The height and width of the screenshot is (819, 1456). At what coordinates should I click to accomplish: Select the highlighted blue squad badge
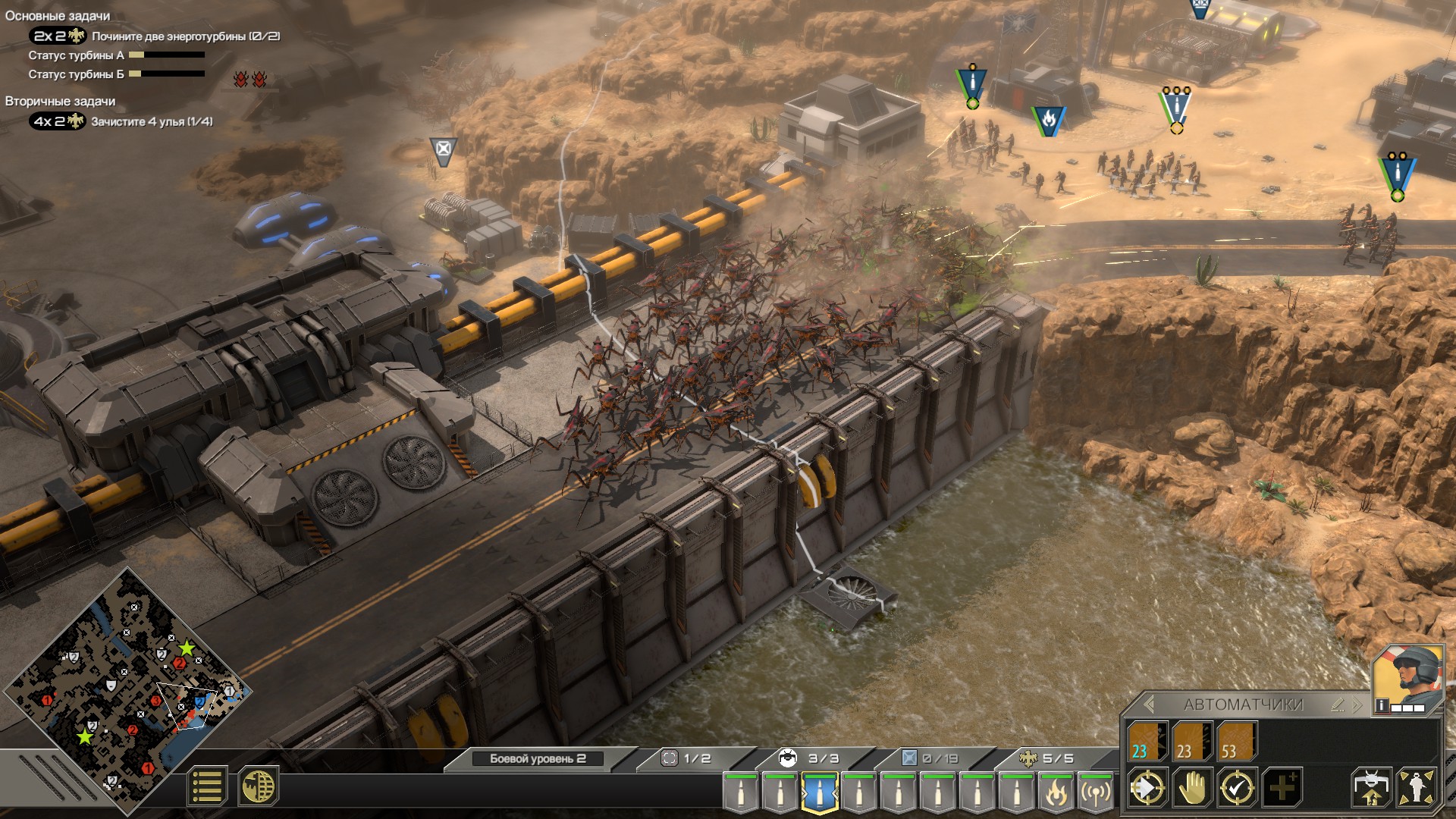coord(819,792)
